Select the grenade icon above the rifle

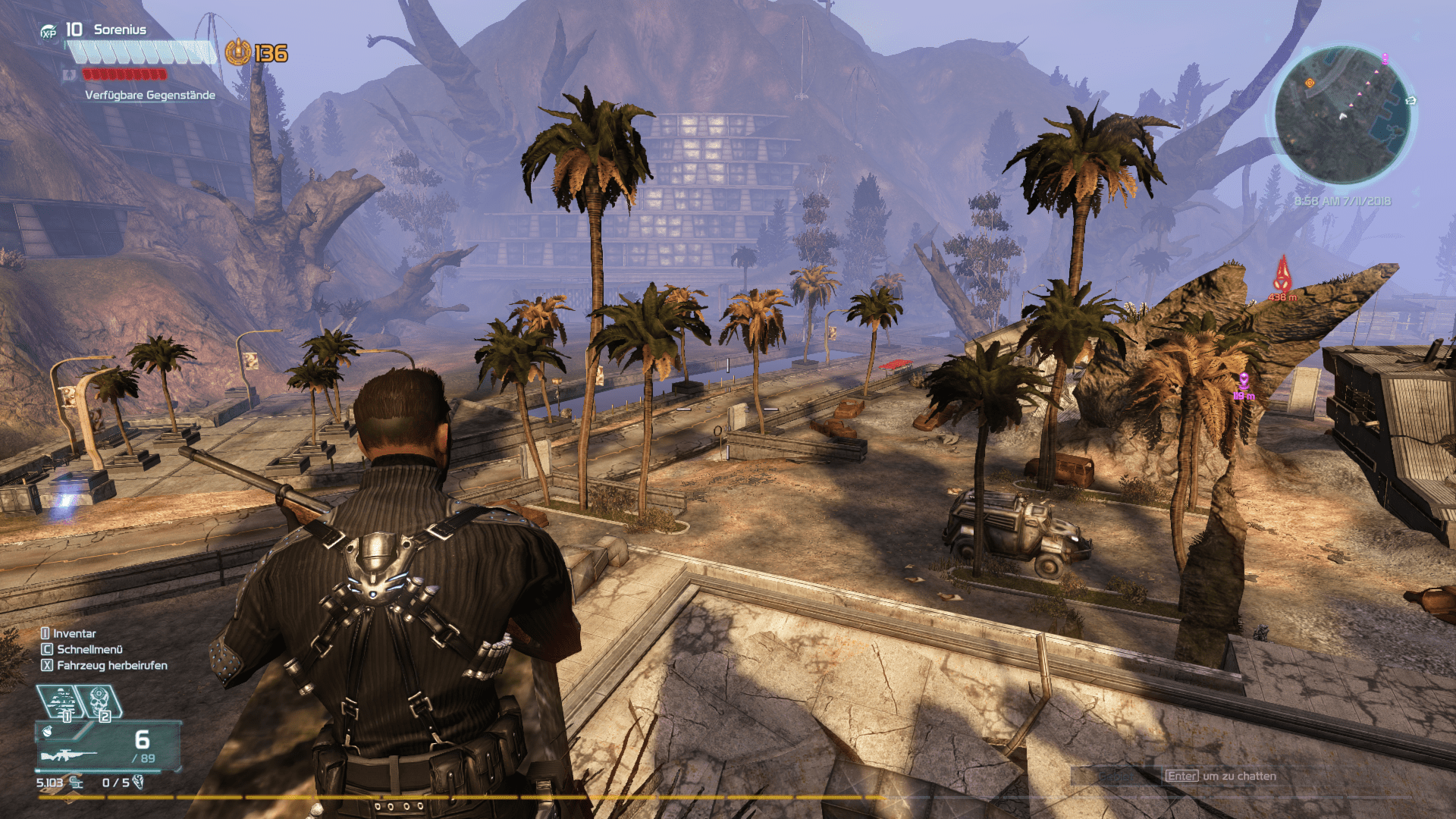tap(48, 732)
